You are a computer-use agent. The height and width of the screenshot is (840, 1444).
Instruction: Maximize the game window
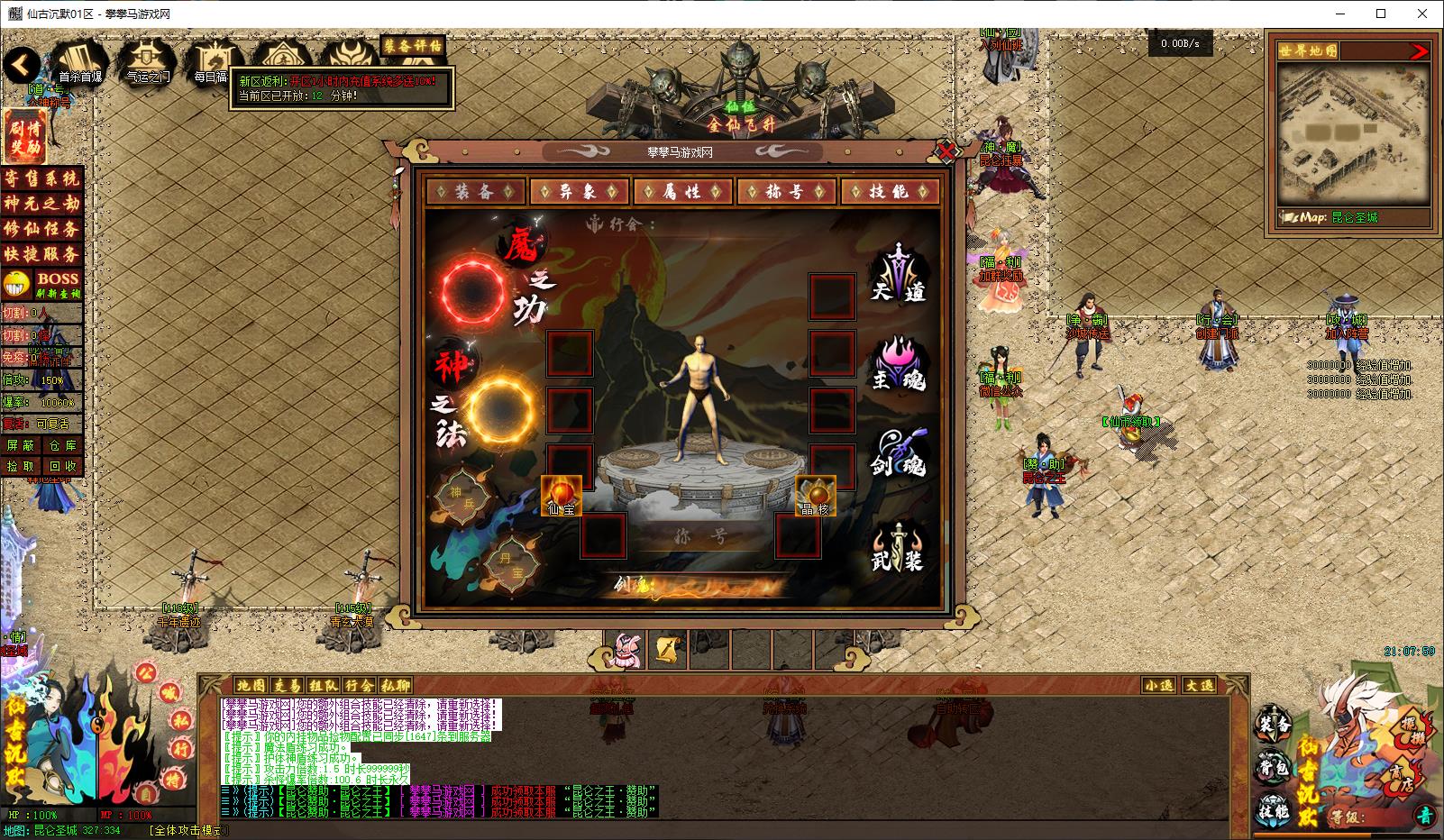(x=1381, y=14)
